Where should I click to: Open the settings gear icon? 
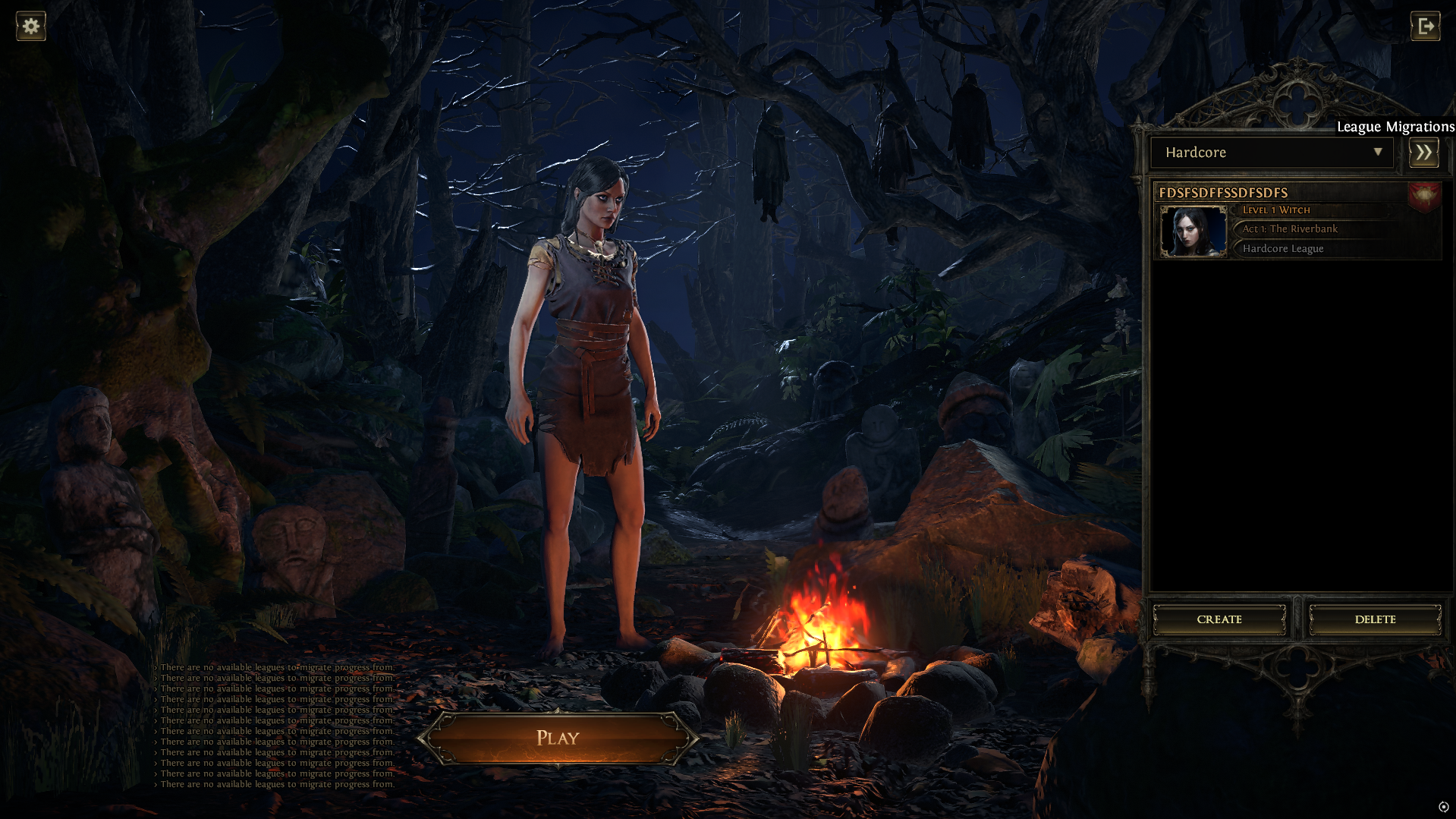point(31,27)
